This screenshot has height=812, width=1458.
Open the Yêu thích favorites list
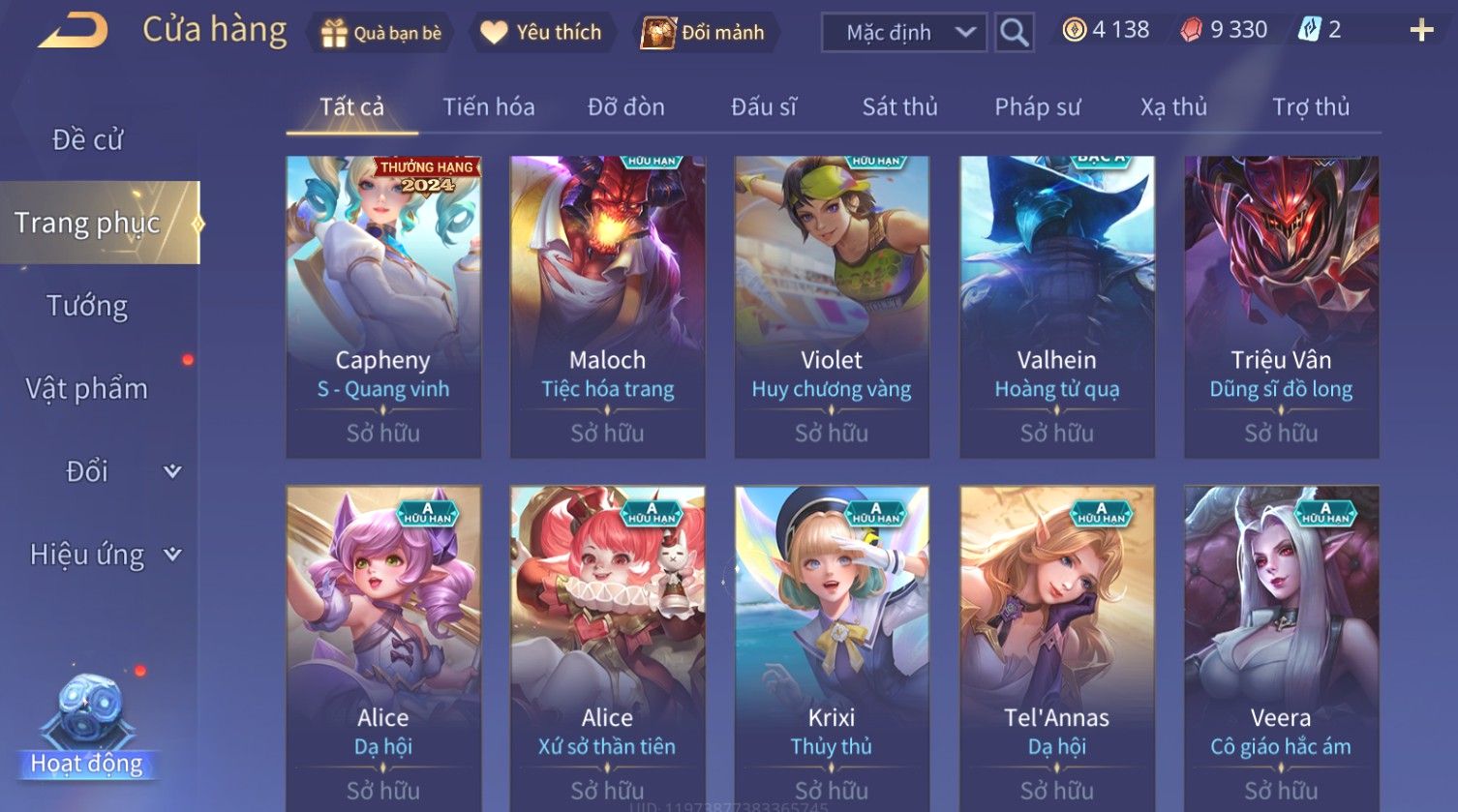coord(542,33)
